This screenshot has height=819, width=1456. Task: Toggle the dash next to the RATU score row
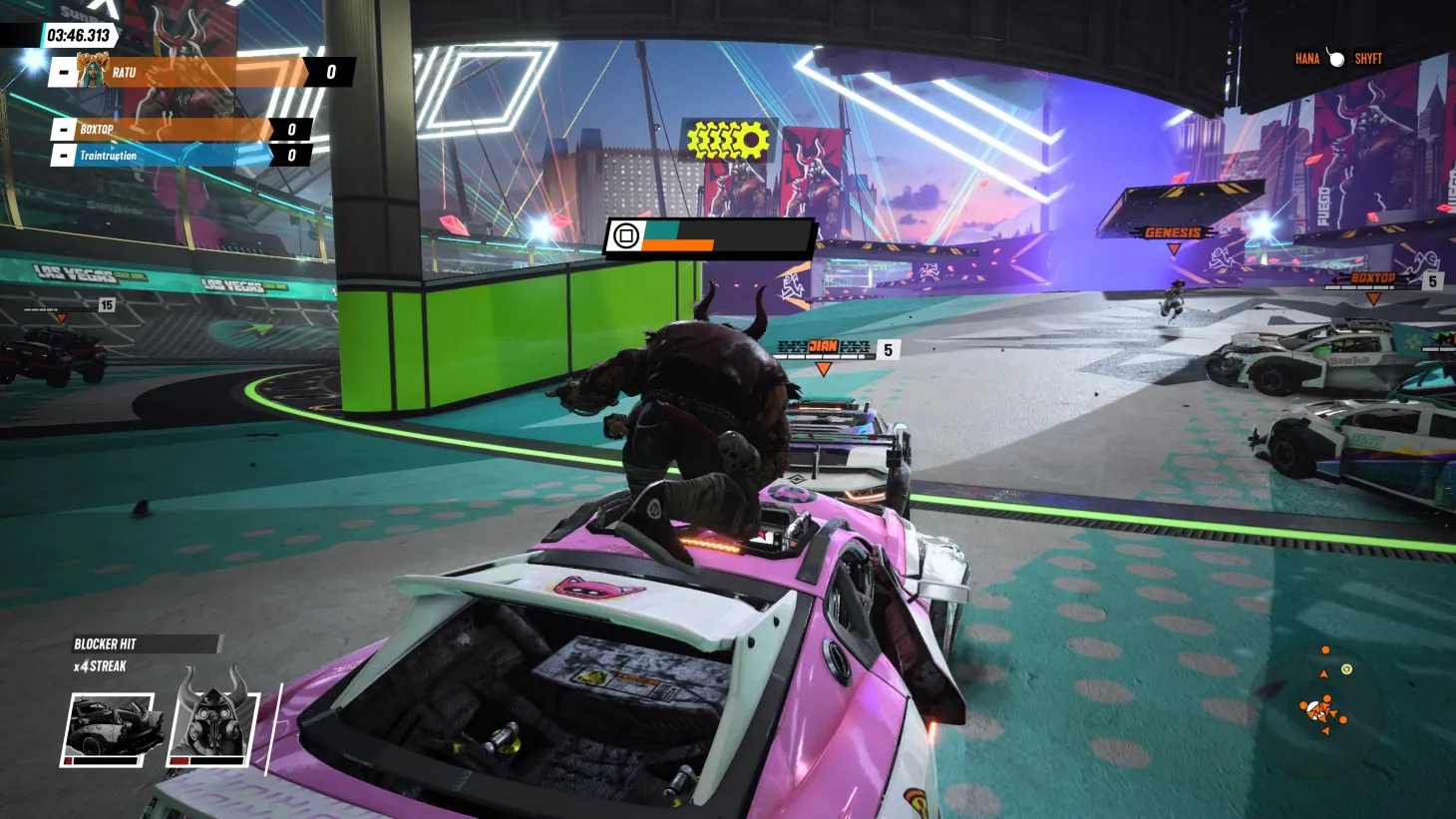62,72
